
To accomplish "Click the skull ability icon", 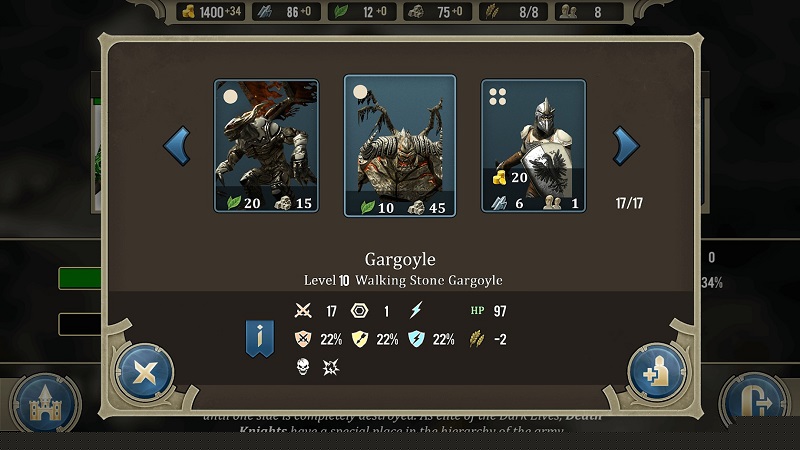I will coord(304,367).
